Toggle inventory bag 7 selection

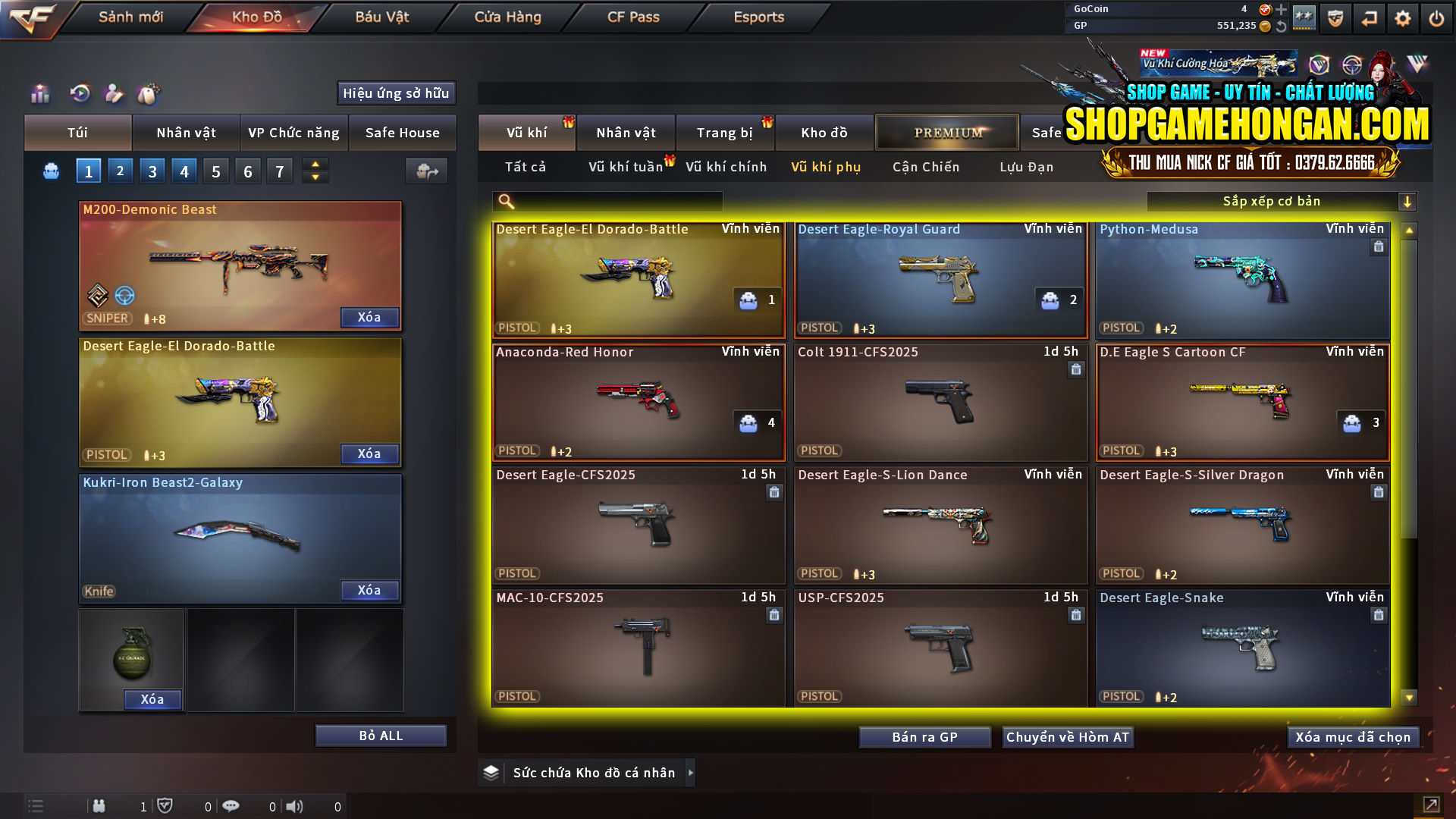[280, 171]
